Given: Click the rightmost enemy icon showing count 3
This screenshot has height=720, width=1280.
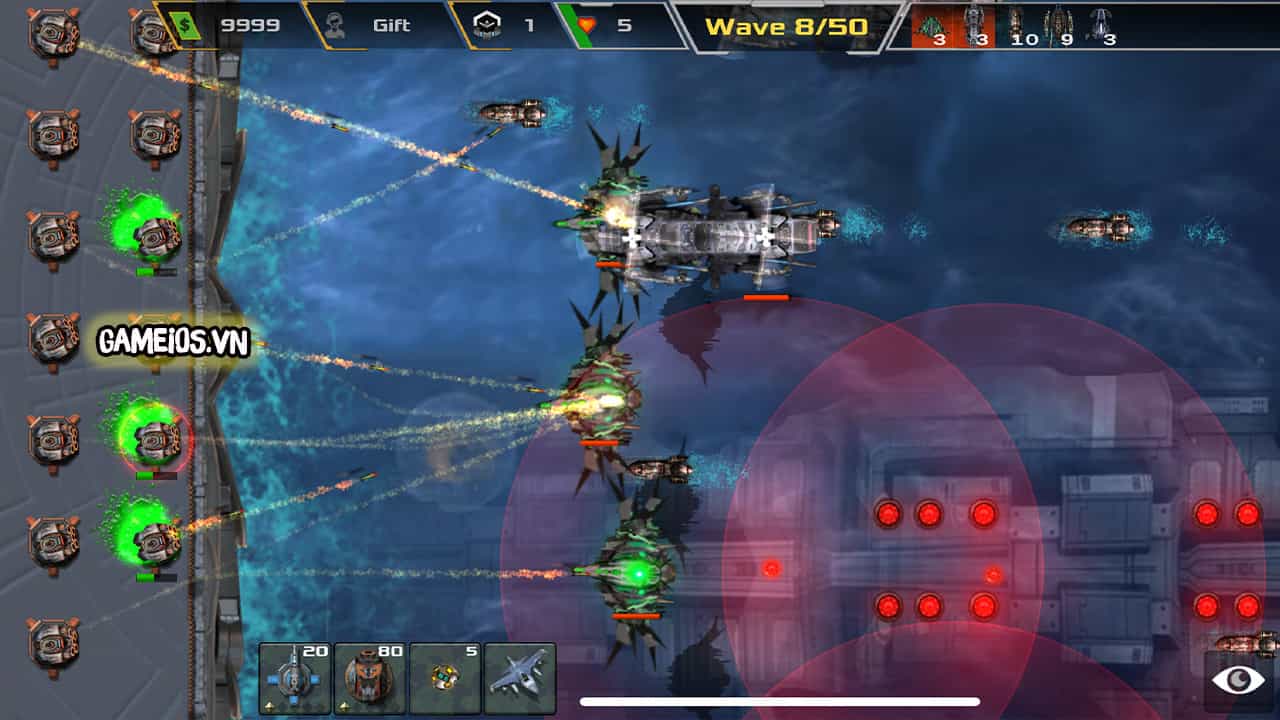Looking at the screenshot, I should coord(1100,25).
